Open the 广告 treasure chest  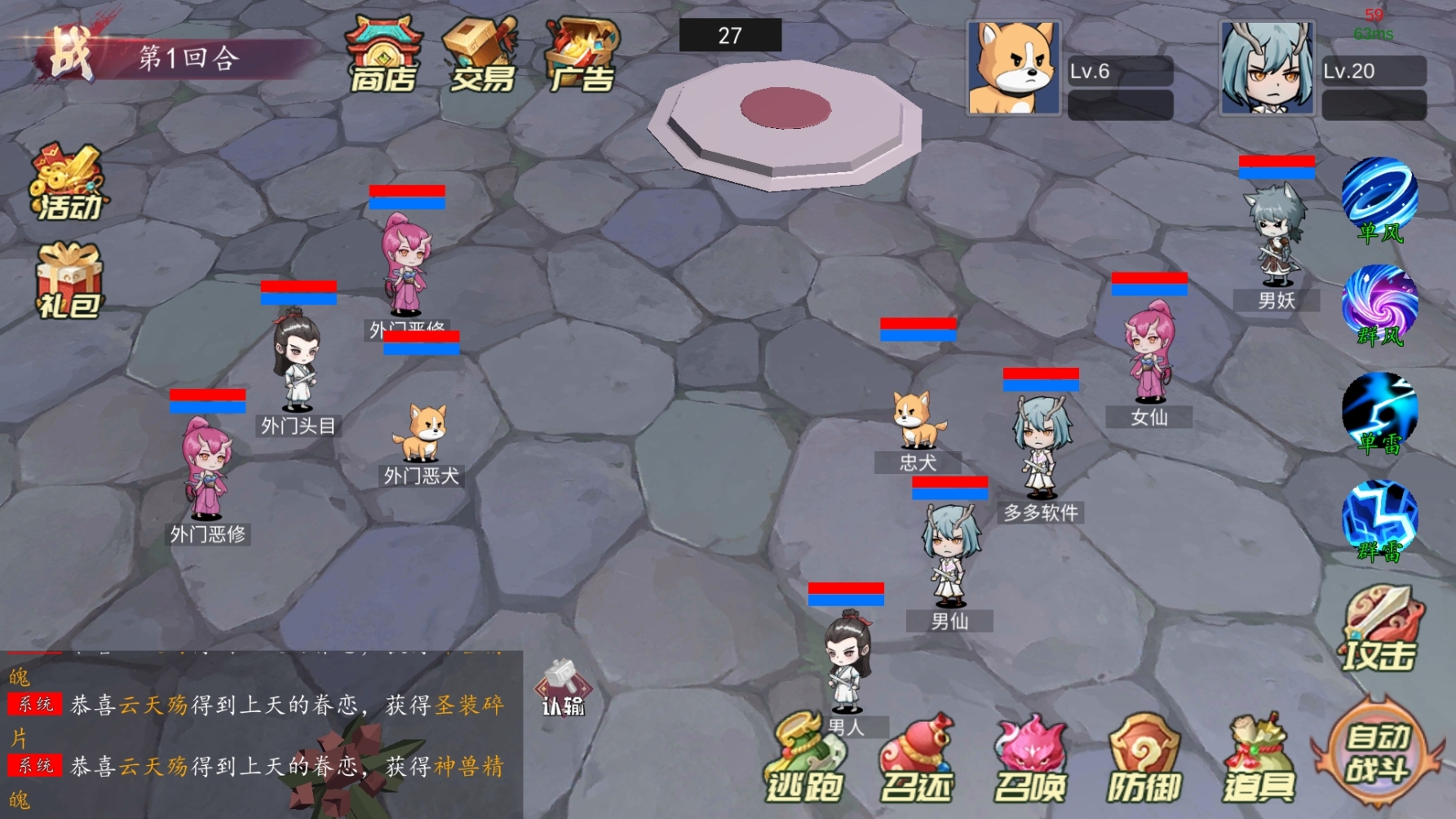click(x=582, y=54)
